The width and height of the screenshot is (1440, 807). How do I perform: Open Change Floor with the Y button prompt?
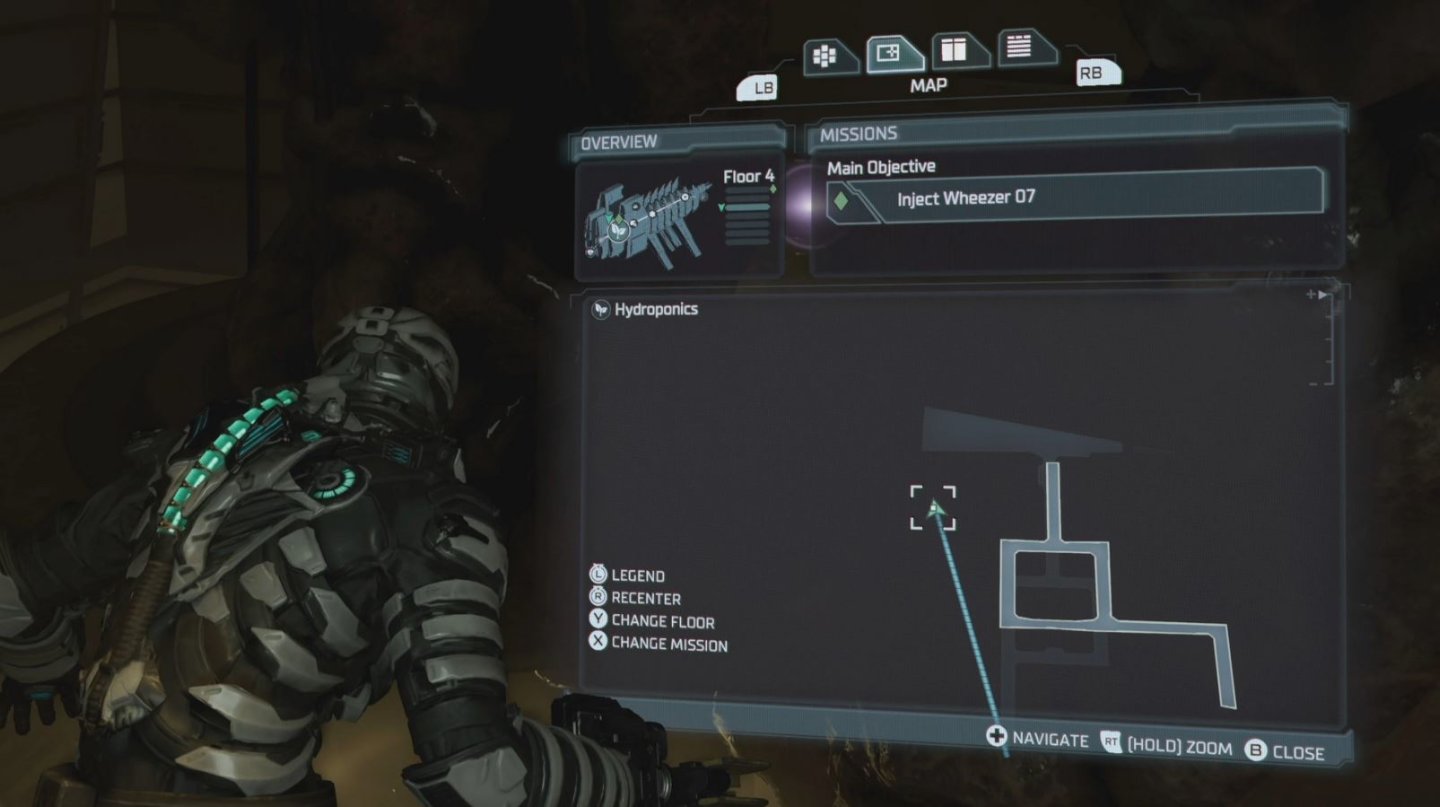[x=599, y=621]
